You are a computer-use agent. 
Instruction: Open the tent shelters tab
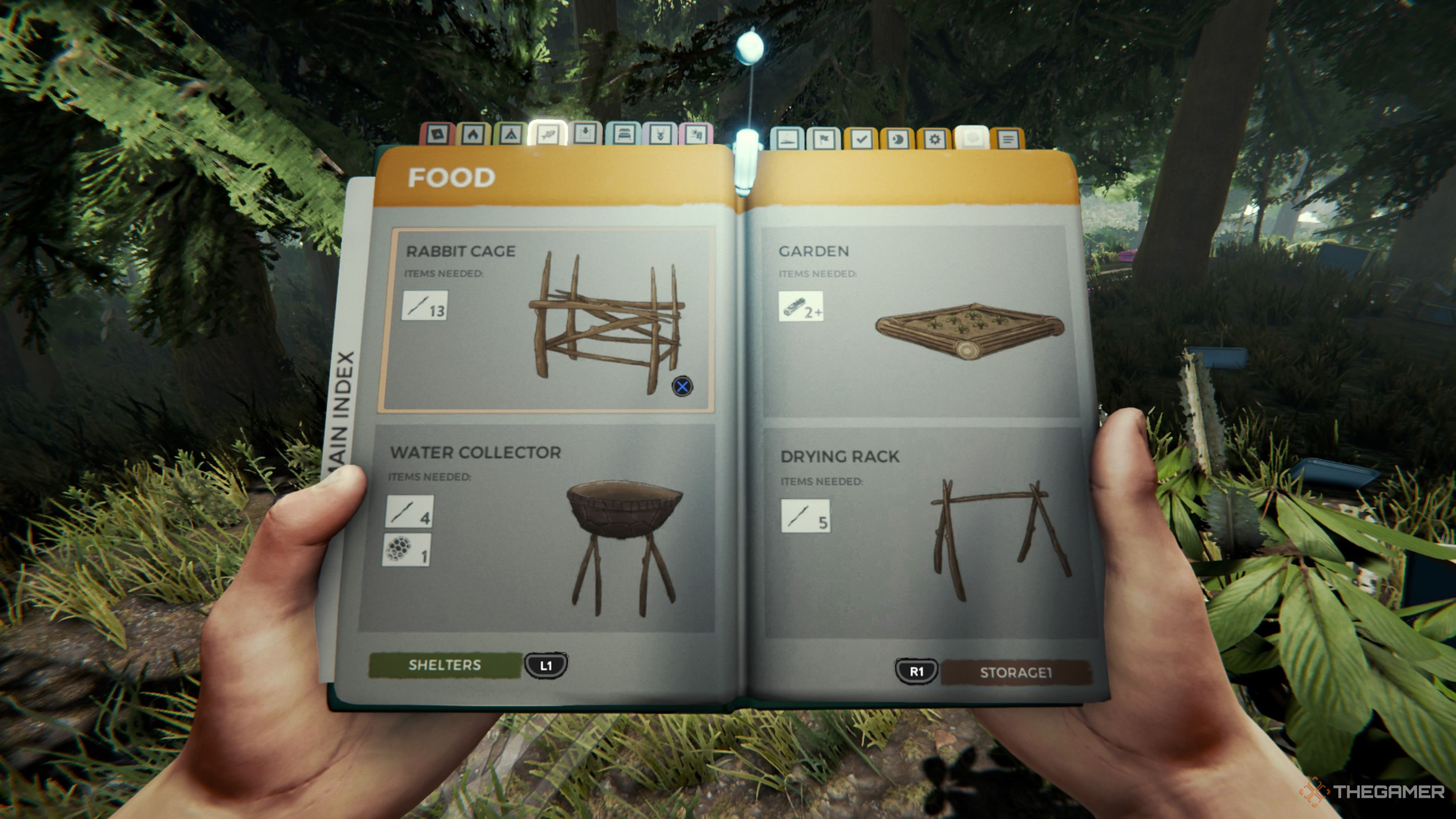(x=510, y=135)
